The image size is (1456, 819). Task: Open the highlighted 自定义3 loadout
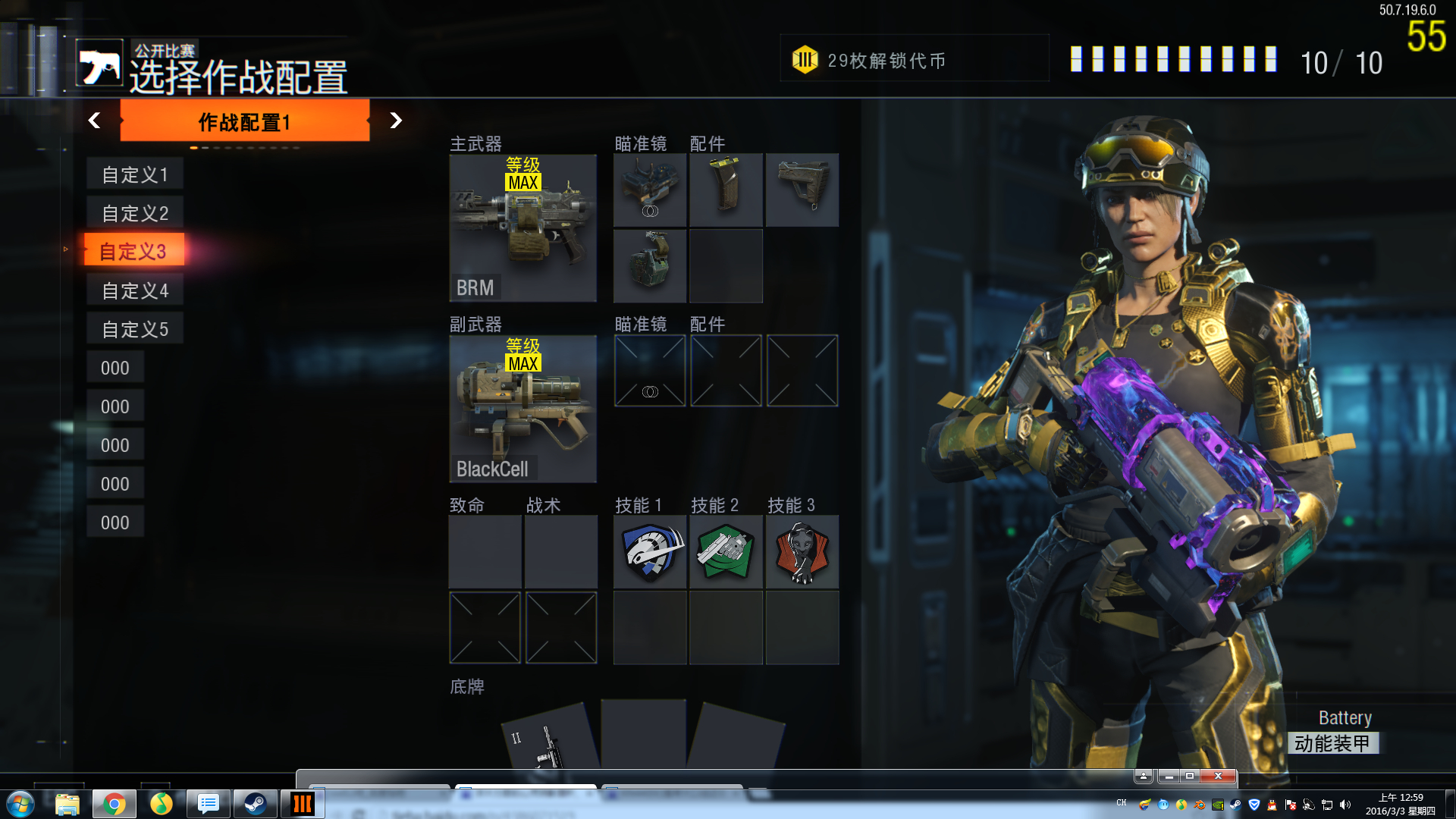[133, 251]
